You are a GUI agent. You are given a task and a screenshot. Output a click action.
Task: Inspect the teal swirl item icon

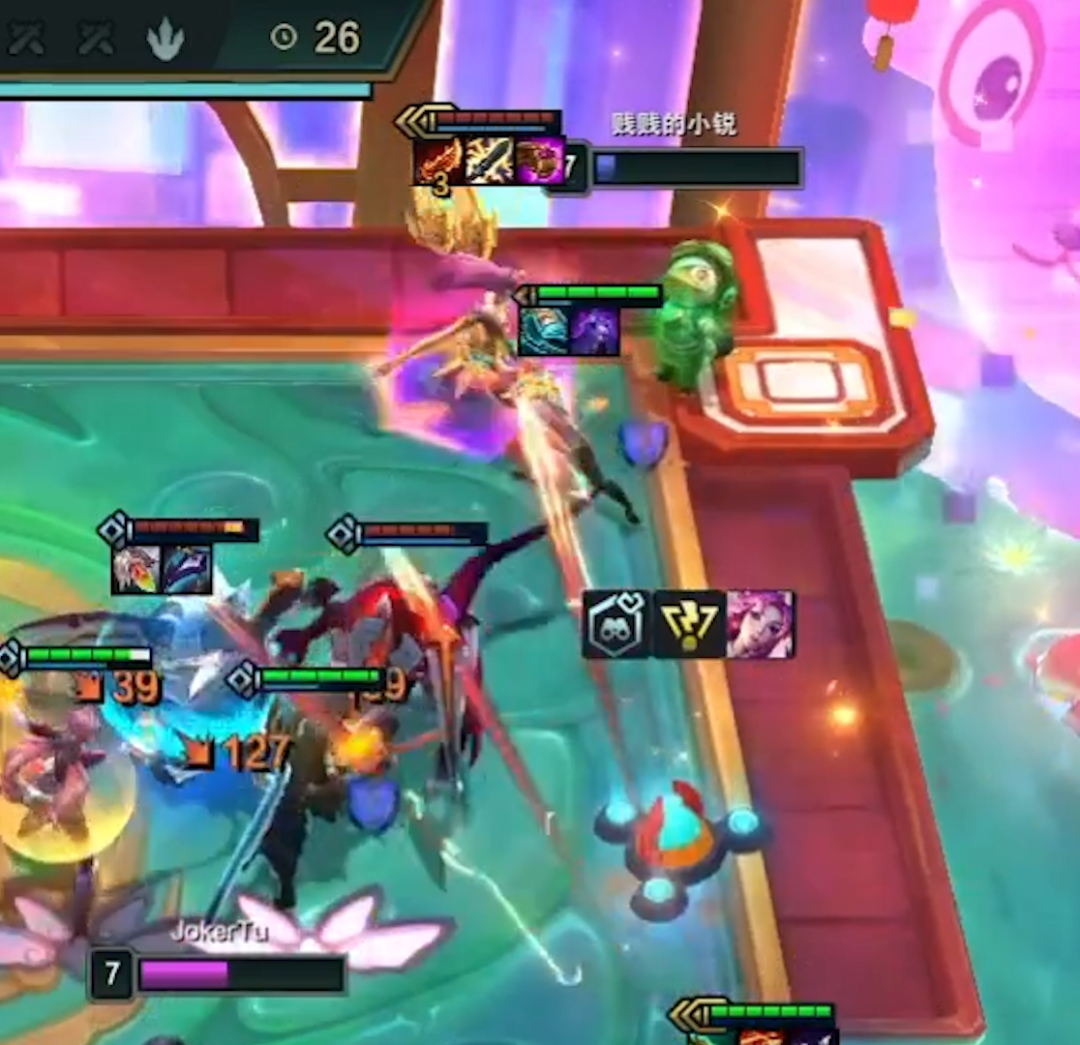tap(543, 332)
